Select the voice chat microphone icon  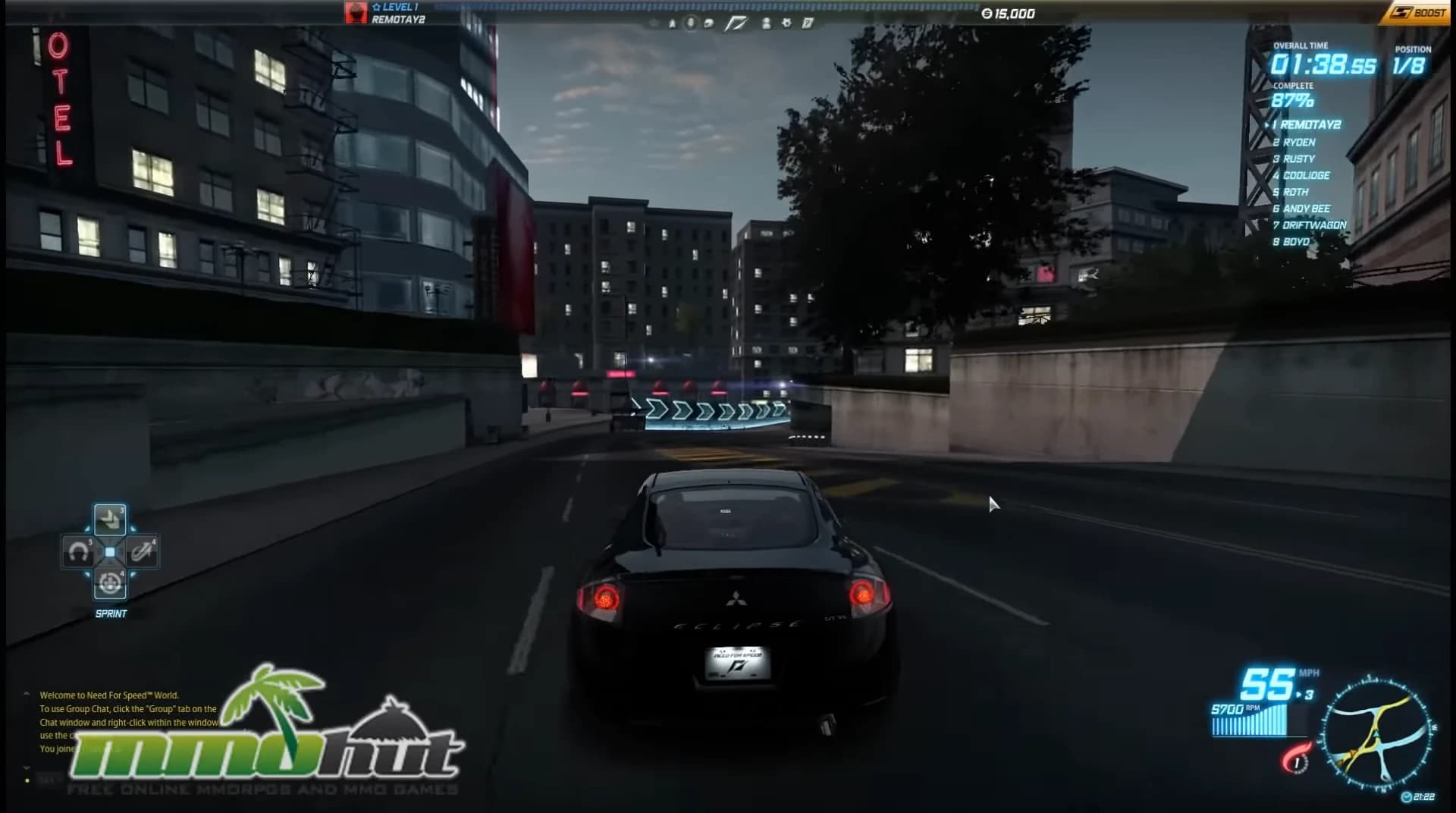690,24
